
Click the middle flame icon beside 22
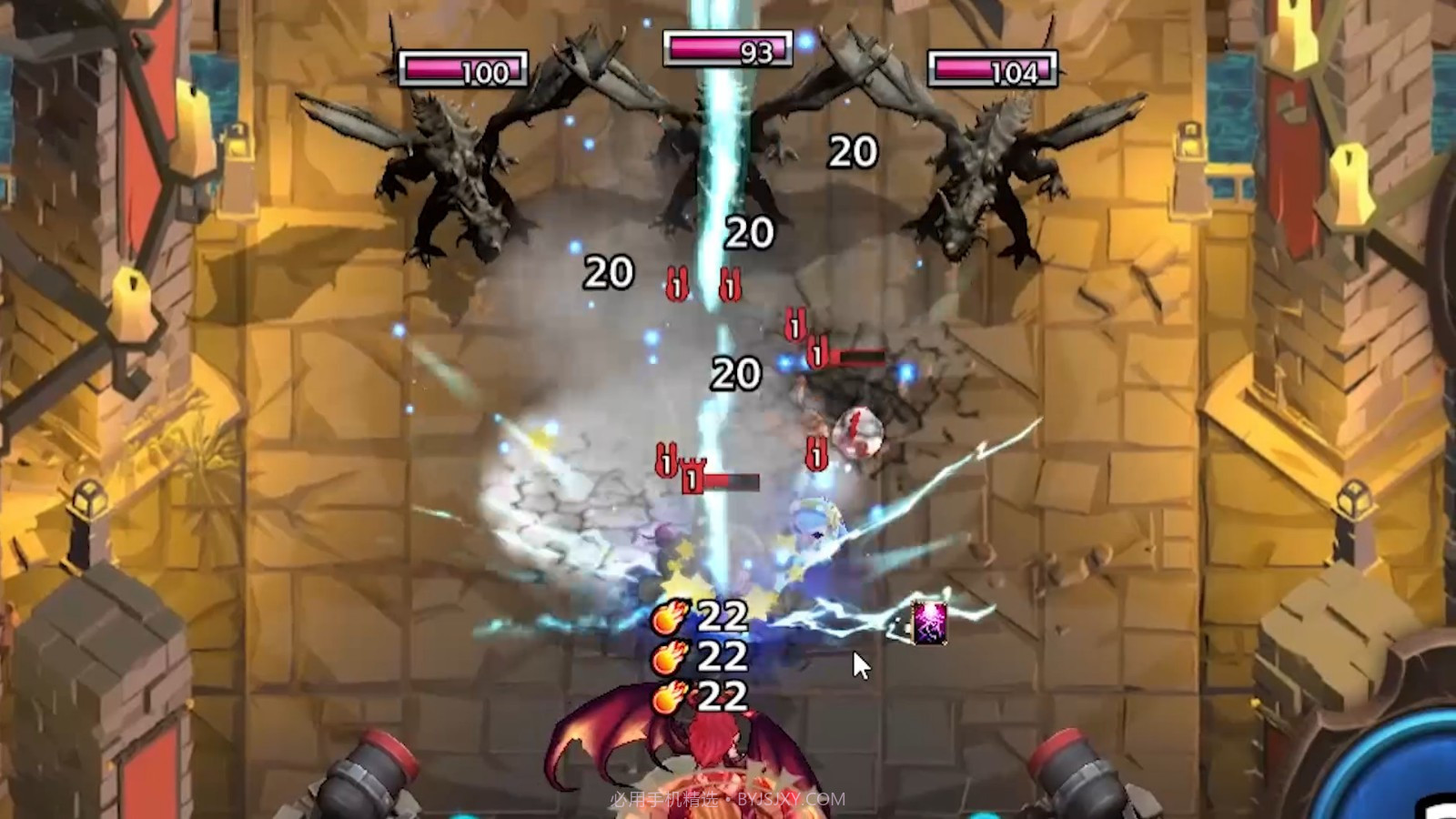(x=667, y=658)
